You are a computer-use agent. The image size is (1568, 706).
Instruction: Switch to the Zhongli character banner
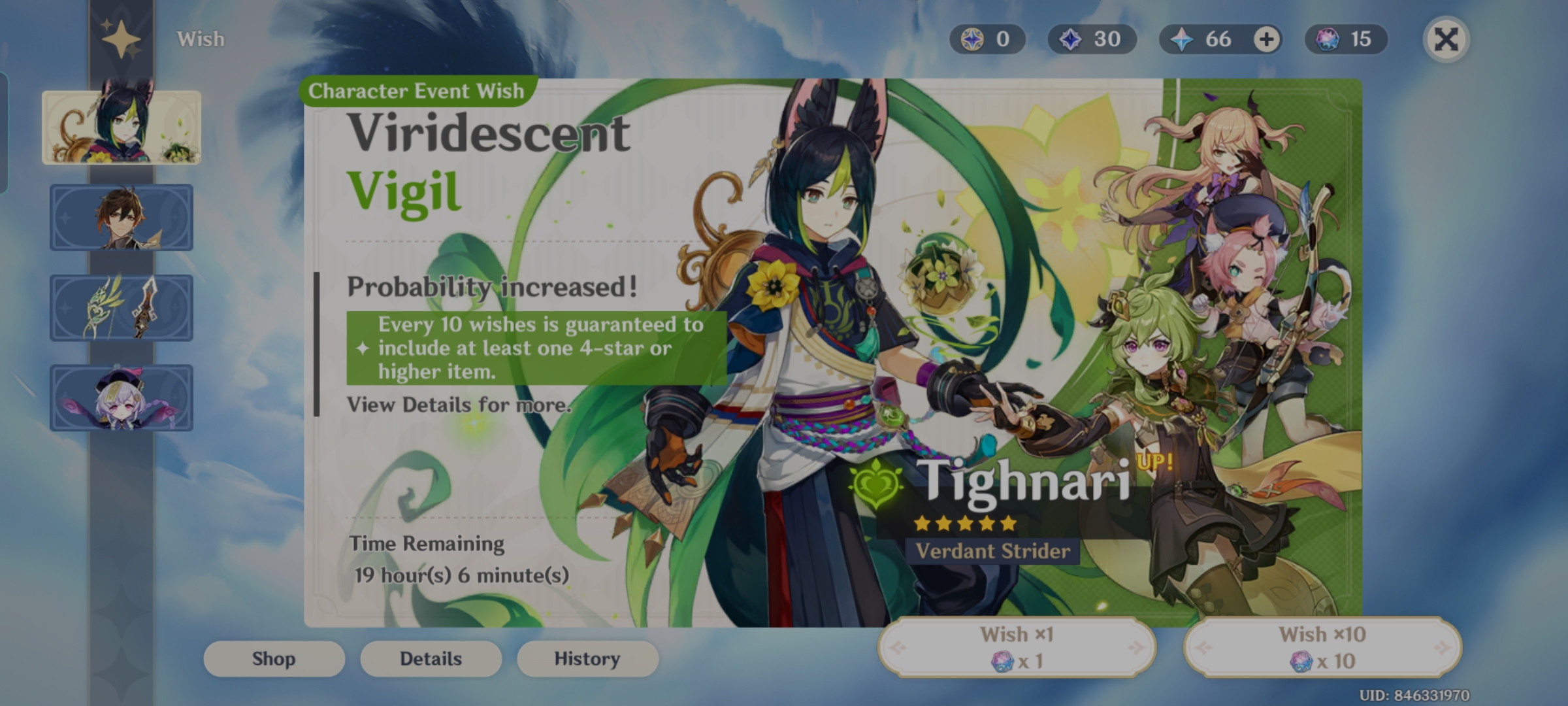[x=122, y=218]
